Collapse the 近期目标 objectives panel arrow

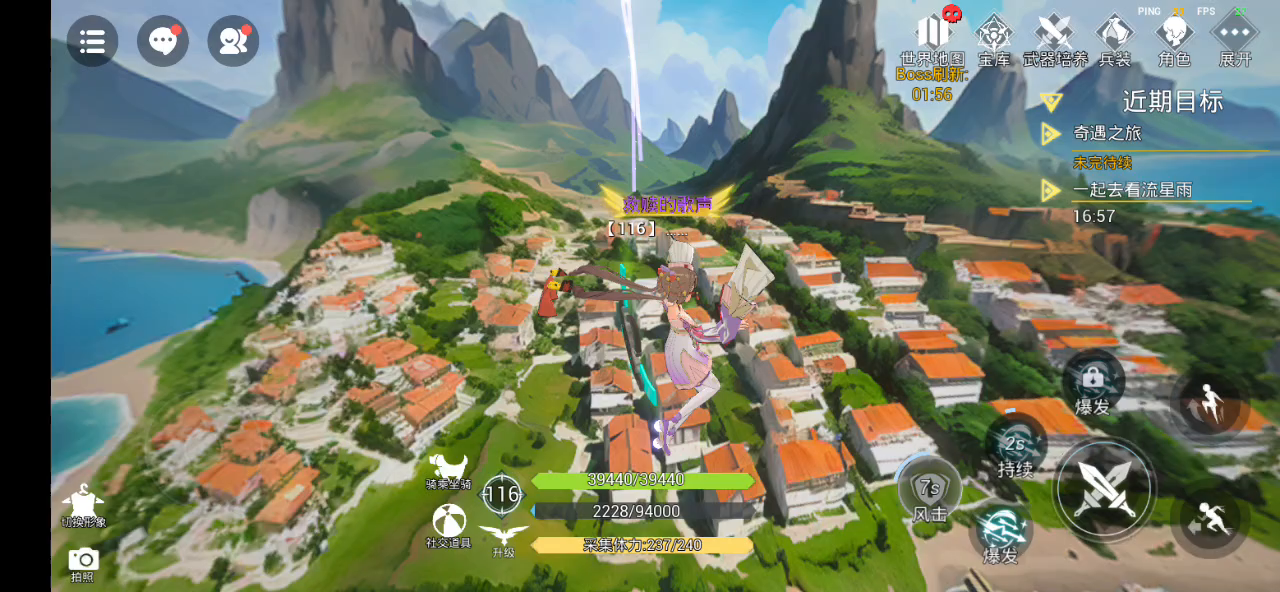coord(1050,101)
